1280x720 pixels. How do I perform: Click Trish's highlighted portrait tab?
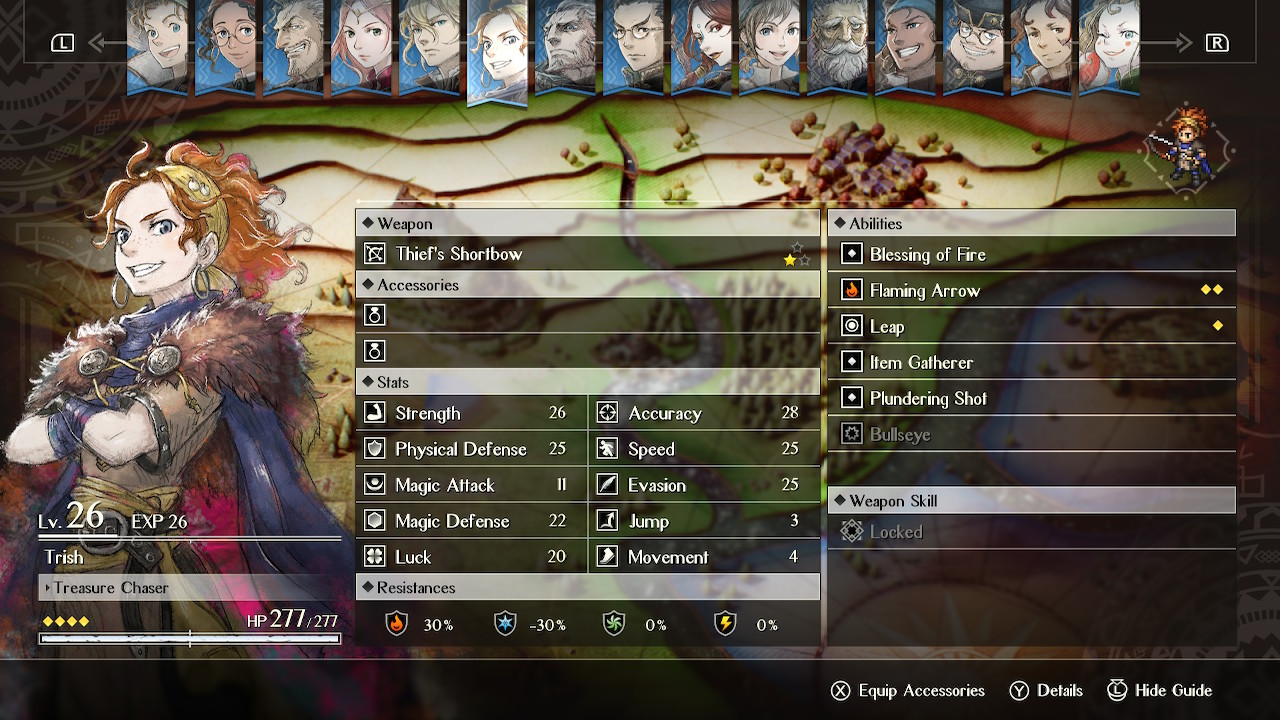coord(497,50)
